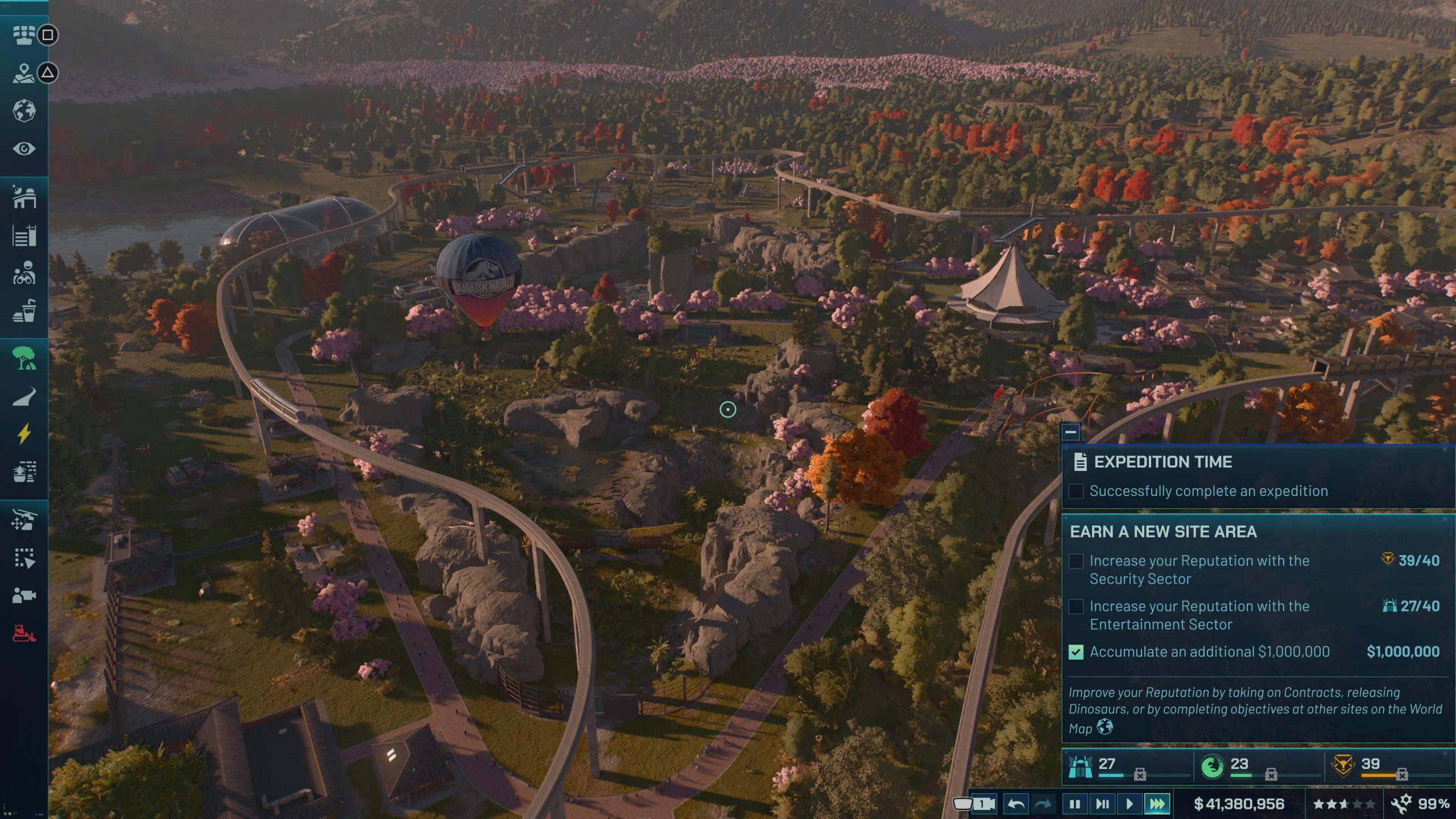This screenshot has height=819, width=1456.
Task: Select the red bulldozer demolish tool
Action: tap(24, 633)
